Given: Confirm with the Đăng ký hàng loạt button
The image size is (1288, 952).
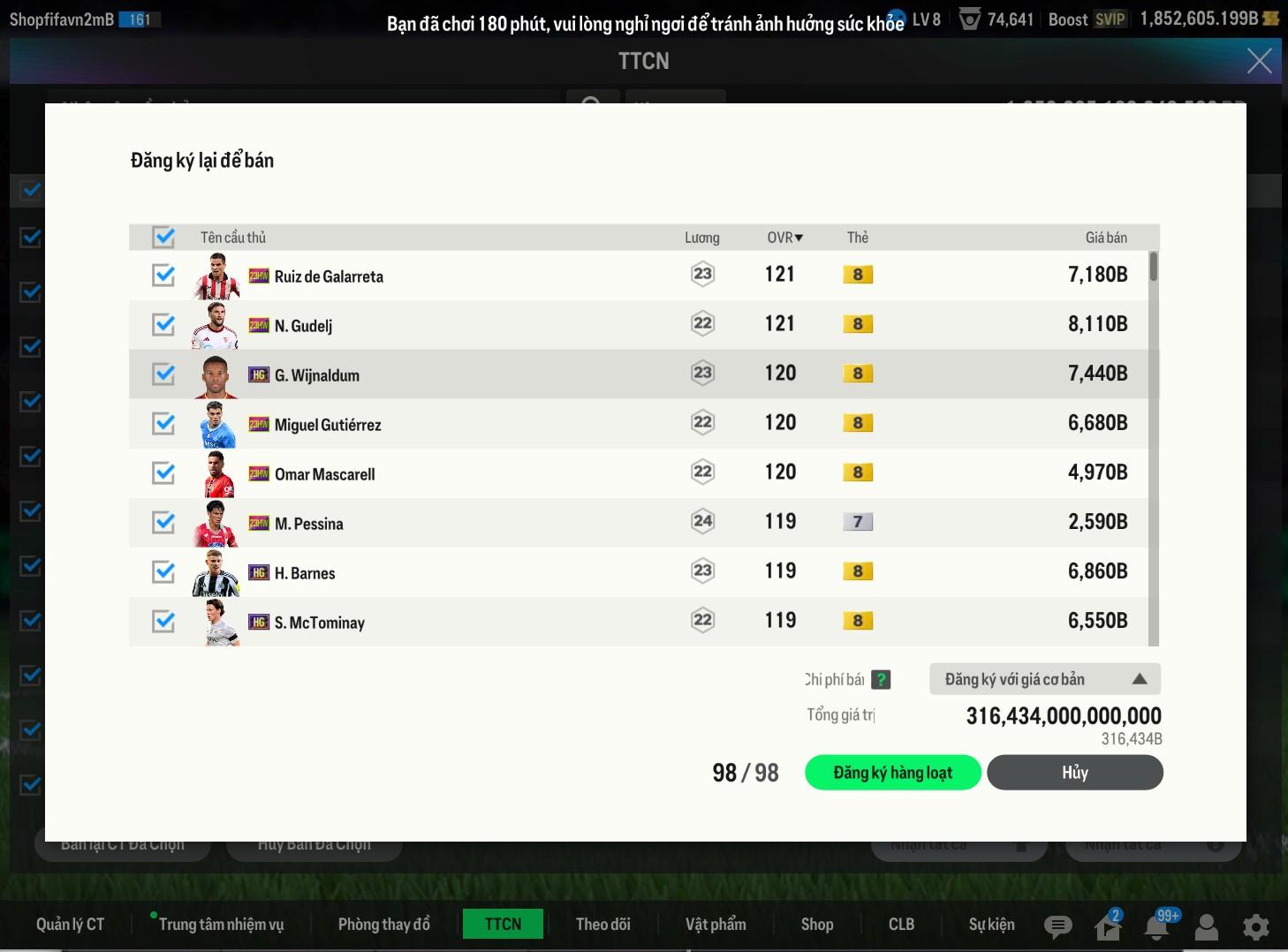Looking at the screenshot, I should click(892, 773).
